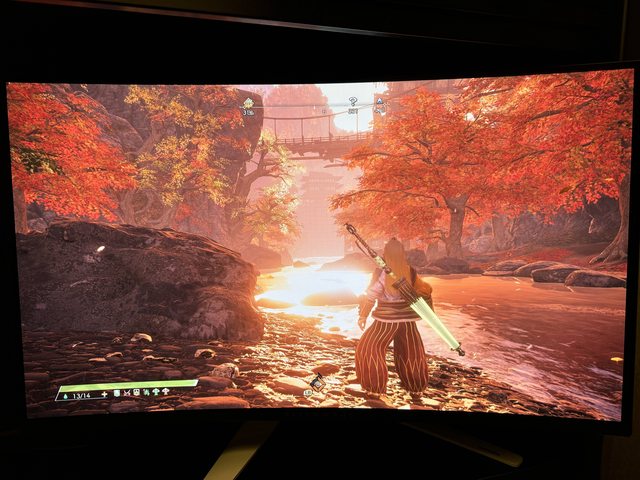Select the blue triangle compass marker
The height and width of the screenshot is (480, 640).
[379, 101]
